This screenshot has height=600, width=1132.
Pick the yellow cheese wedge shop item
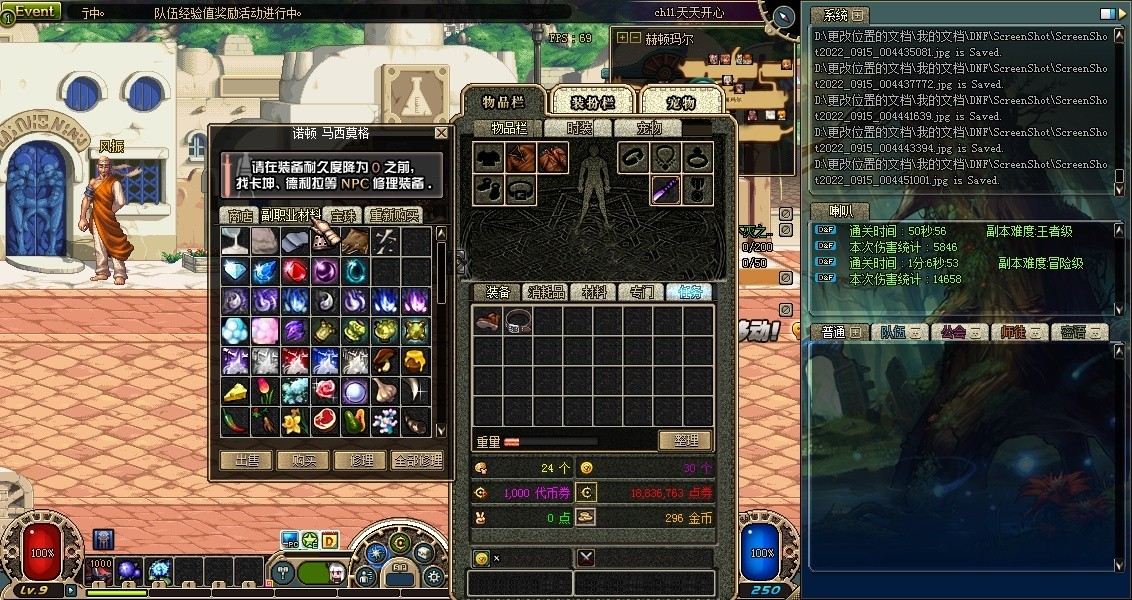(235, 391)
